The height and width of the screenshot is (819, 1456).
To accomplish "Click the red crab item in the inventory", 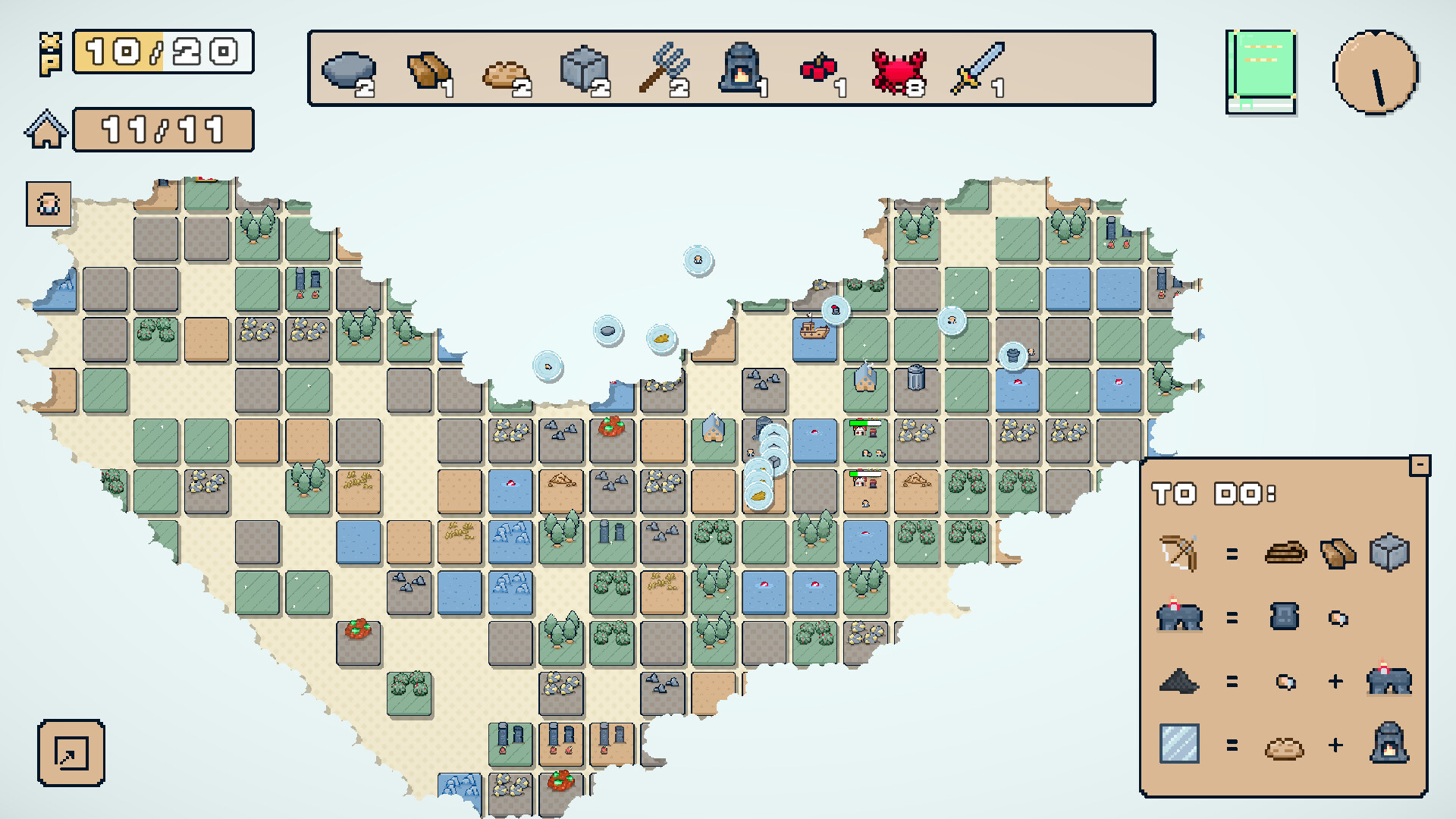I will pos(899,68).
